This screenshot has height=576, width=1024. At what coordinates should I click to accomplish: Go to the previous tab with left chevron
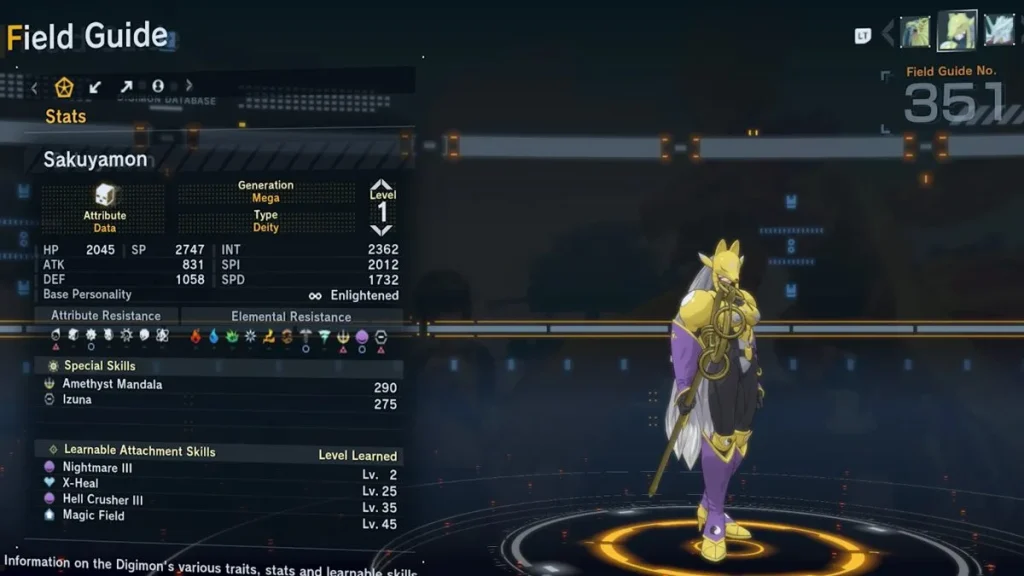point(34,87)
